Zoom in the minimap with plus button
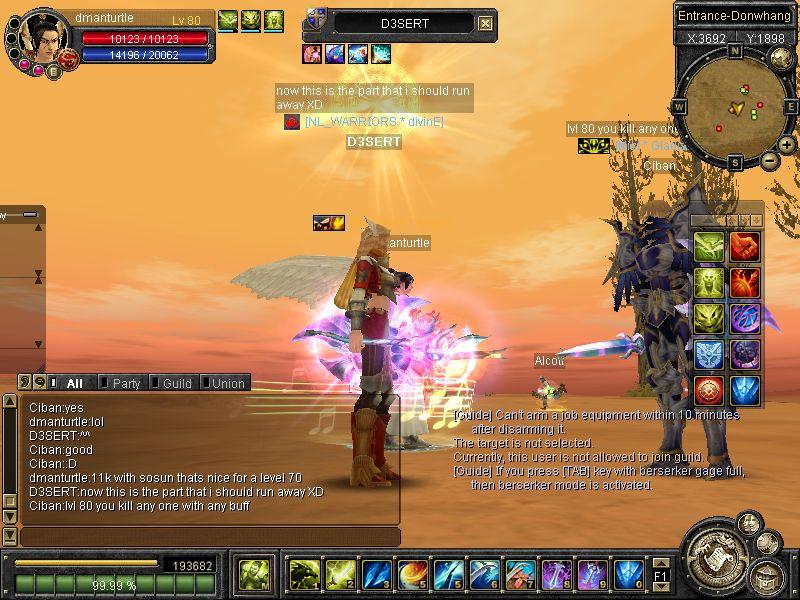The image size is (800, 600). 787,145
